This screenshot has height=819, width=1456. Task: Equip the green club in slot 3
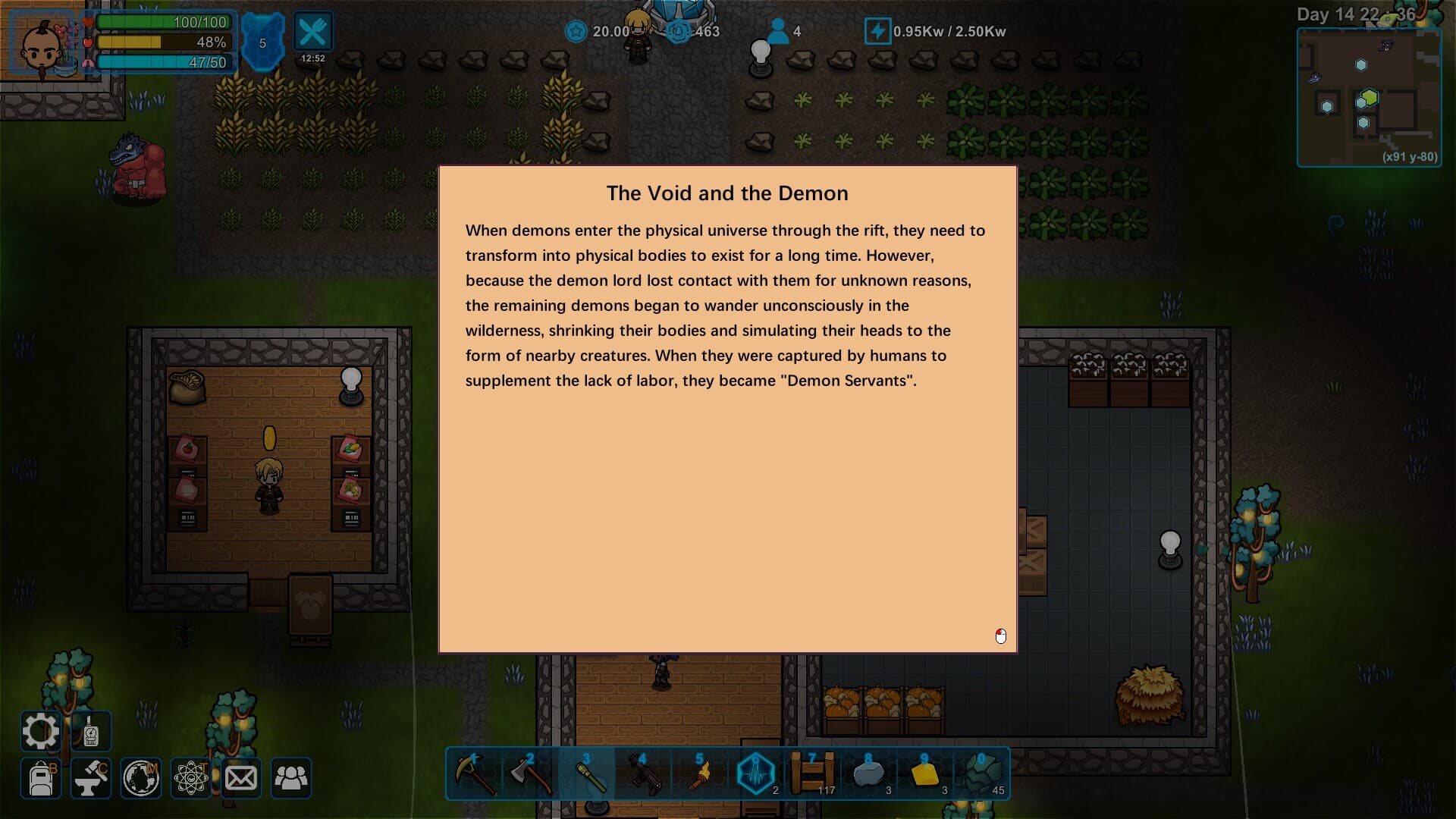click(x=586, y=773)
